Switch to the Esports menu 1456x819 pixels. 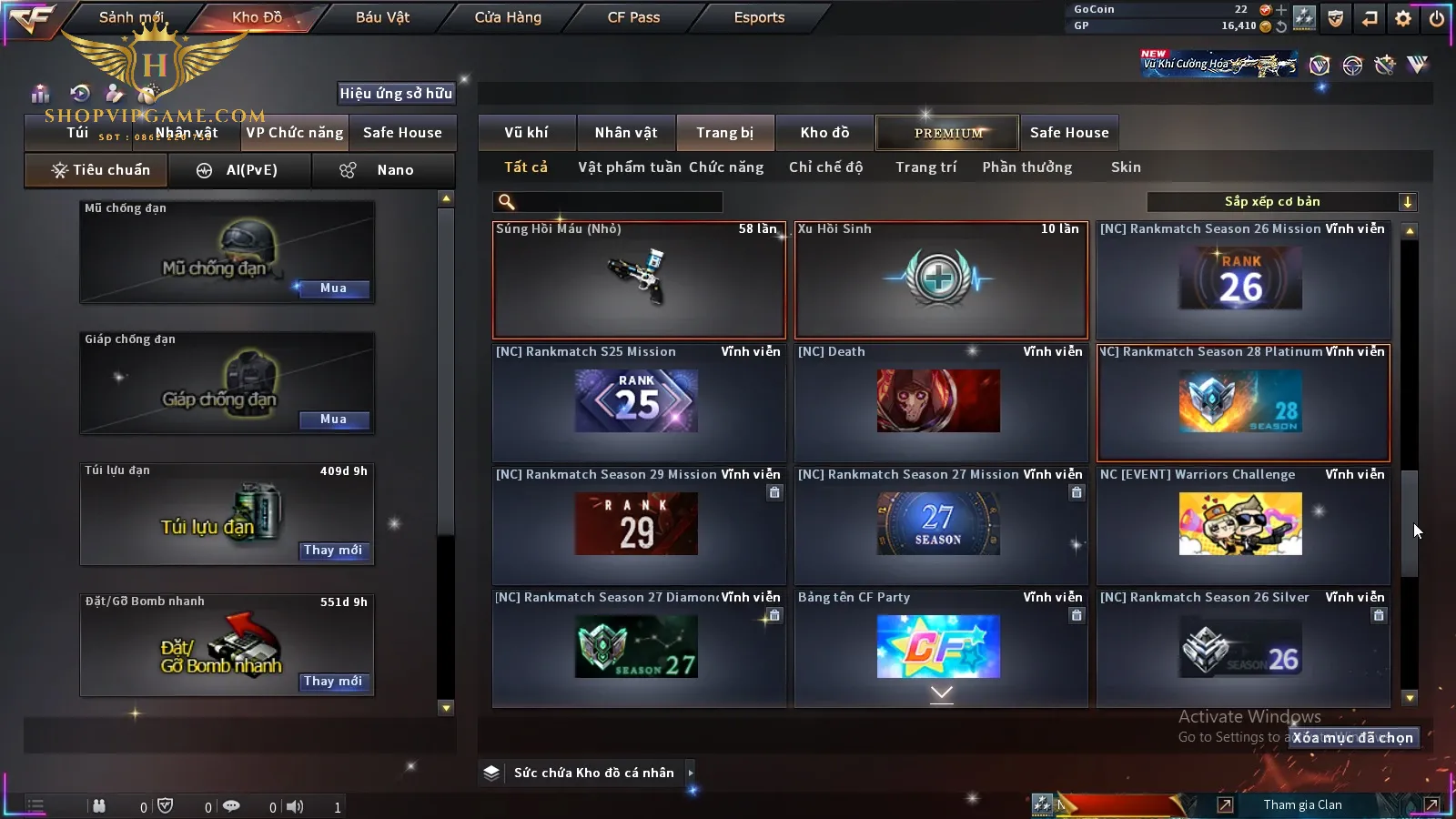759,17
